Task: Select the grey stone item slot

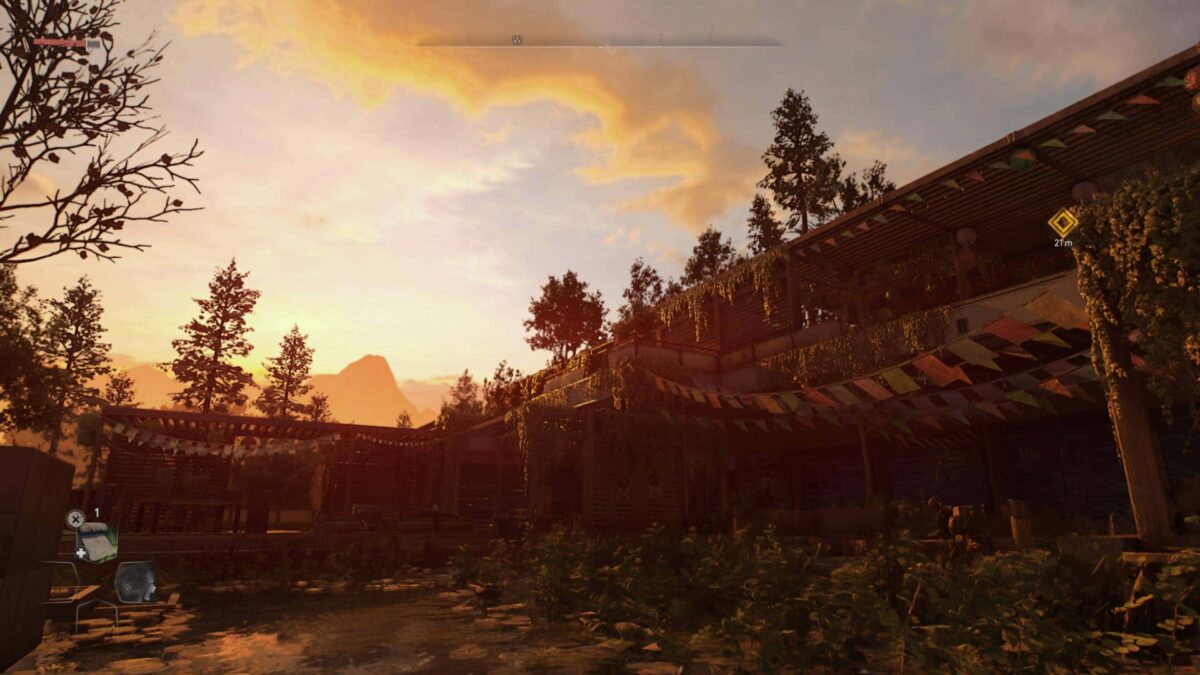Action: [x=135, y=581]
